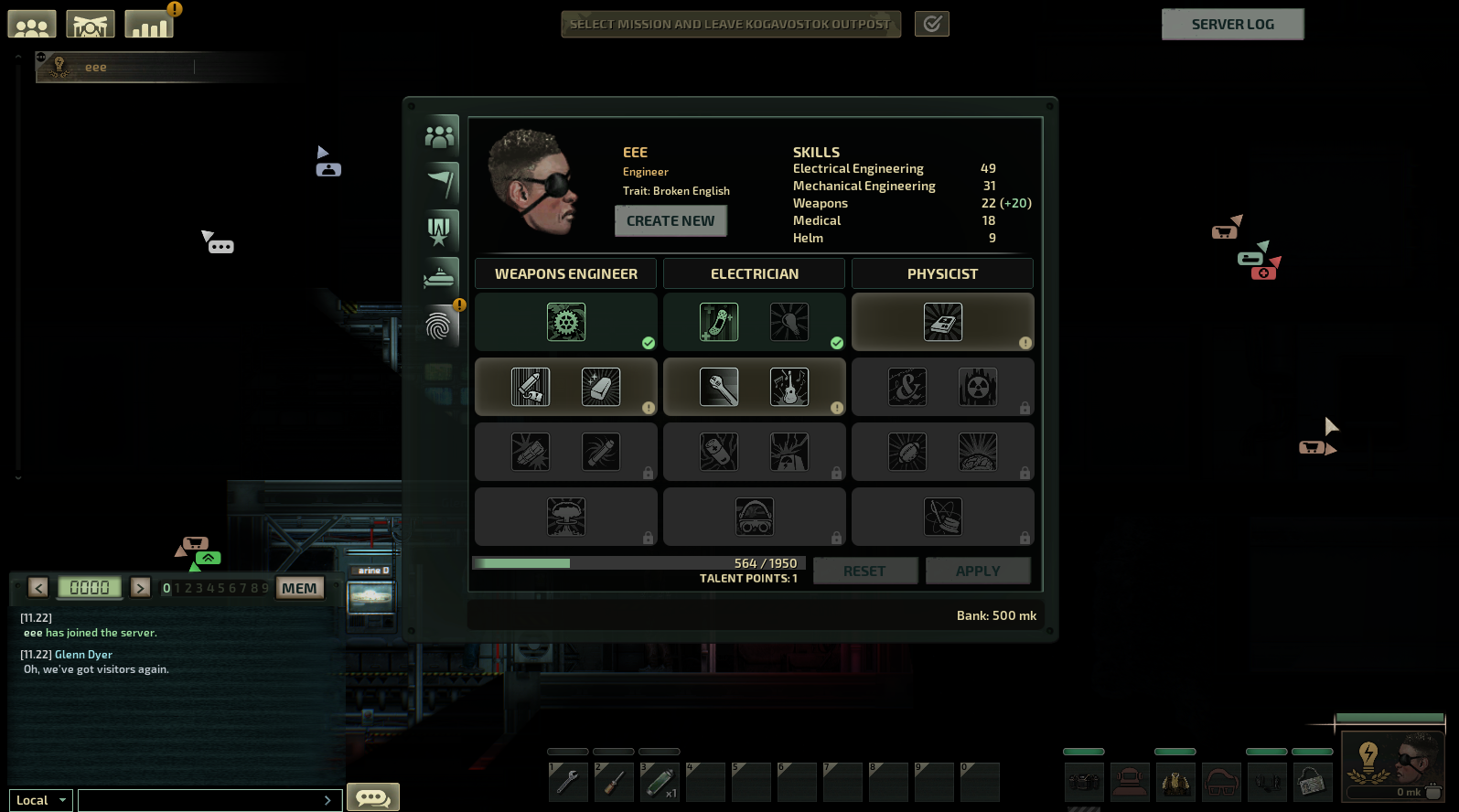Viewport: 1459px width, 812px height.
Task: Select the screwdriver hotbar slot
Action: [614, 783]
